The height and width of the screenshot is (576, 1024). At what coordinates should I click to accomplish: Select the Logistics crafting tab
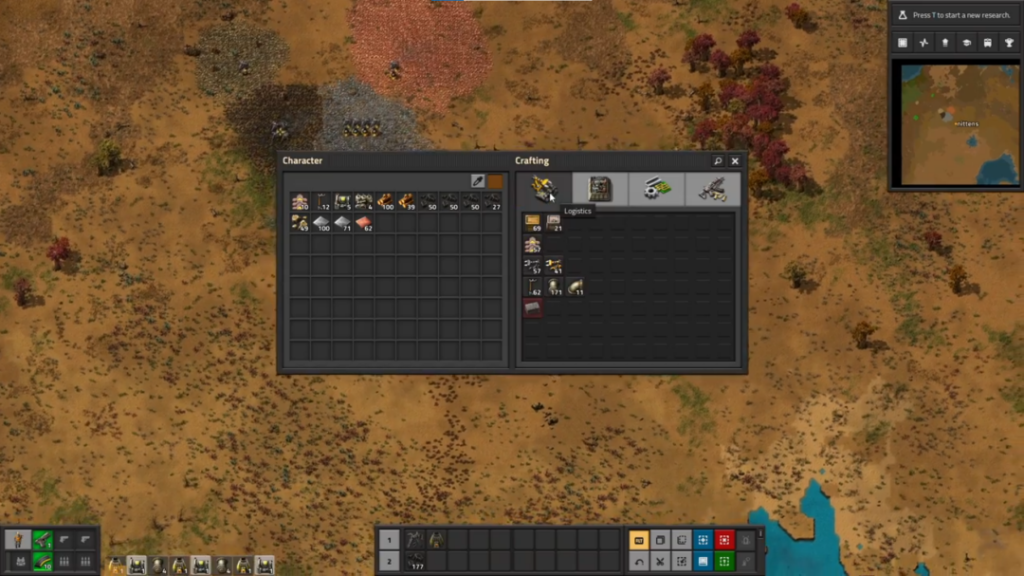(544, 189)
